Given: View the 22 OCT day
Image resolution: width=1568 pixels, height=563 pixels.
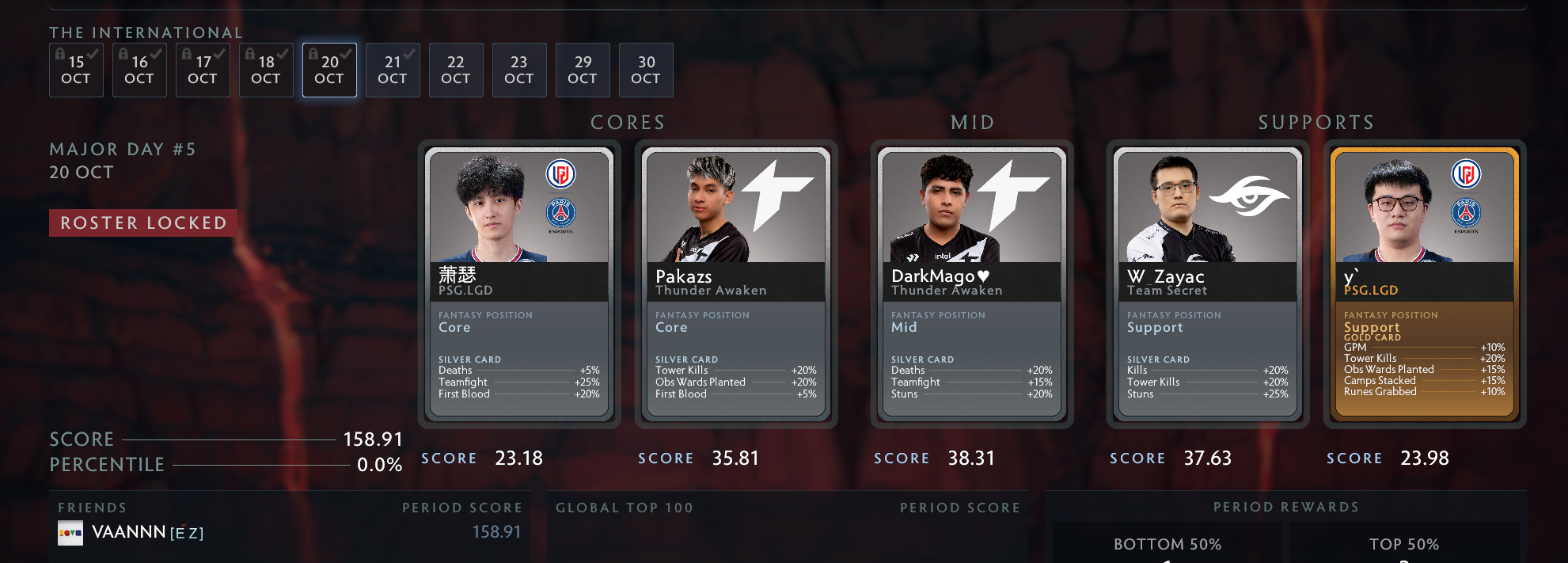Looking at the screenshot, I should coord(456,70).
